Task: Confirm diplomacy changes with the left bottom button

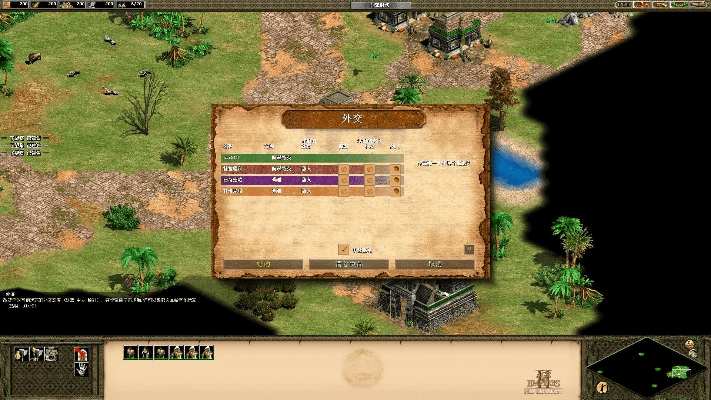Action: 263,265
